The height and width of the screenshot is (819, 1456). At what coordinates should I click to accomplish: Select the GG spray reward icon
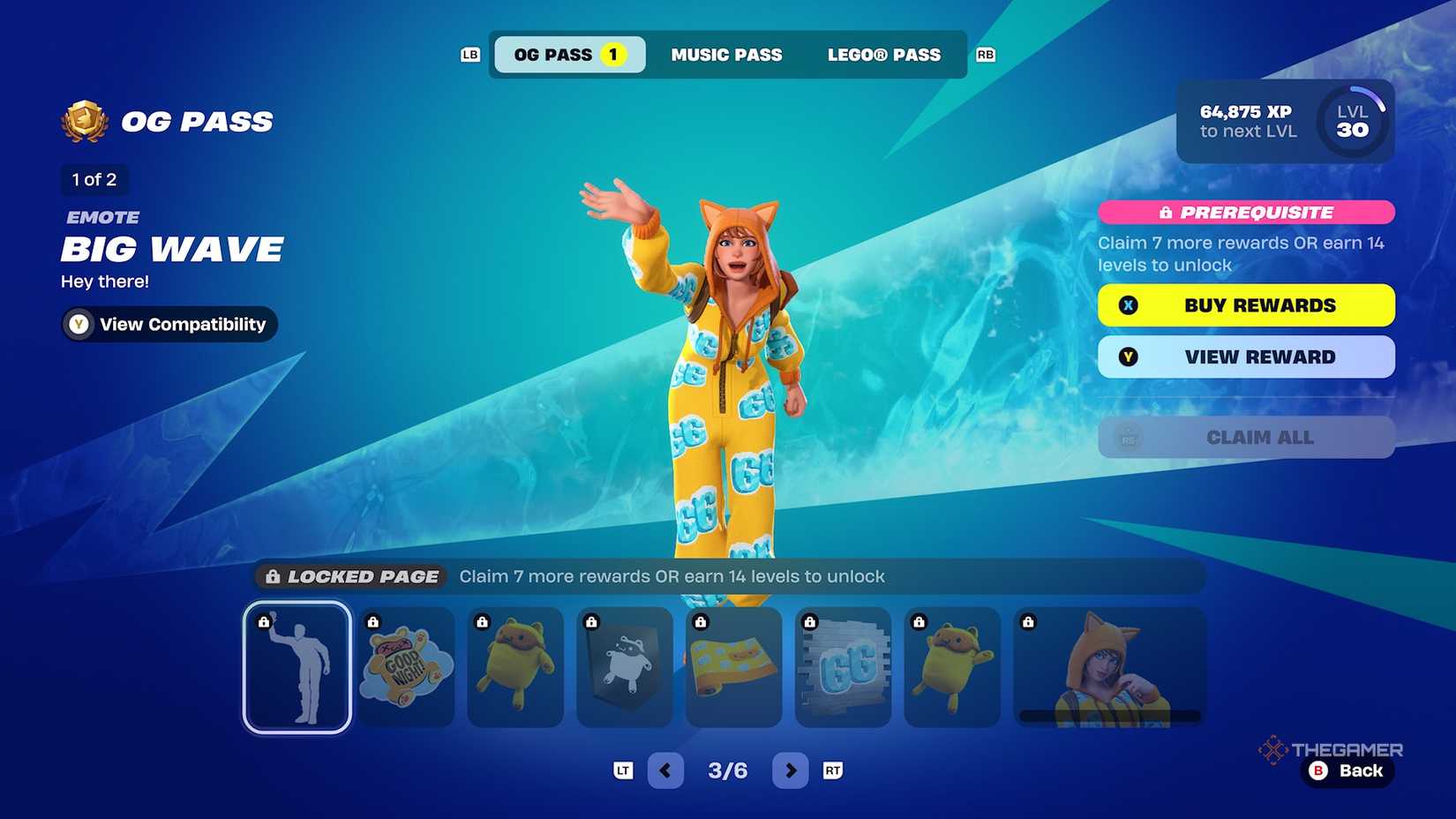click(x=844, y=666)
